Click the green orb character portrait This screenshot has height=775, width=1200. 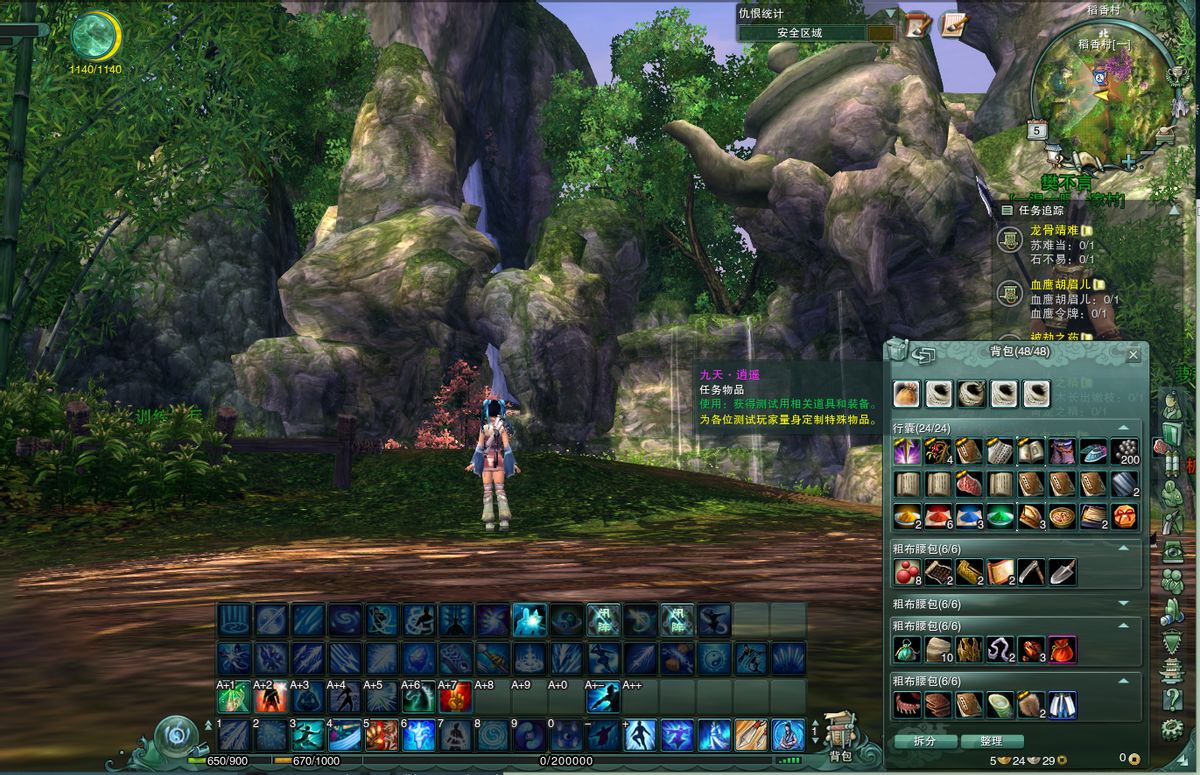click(x=96, y=36)
